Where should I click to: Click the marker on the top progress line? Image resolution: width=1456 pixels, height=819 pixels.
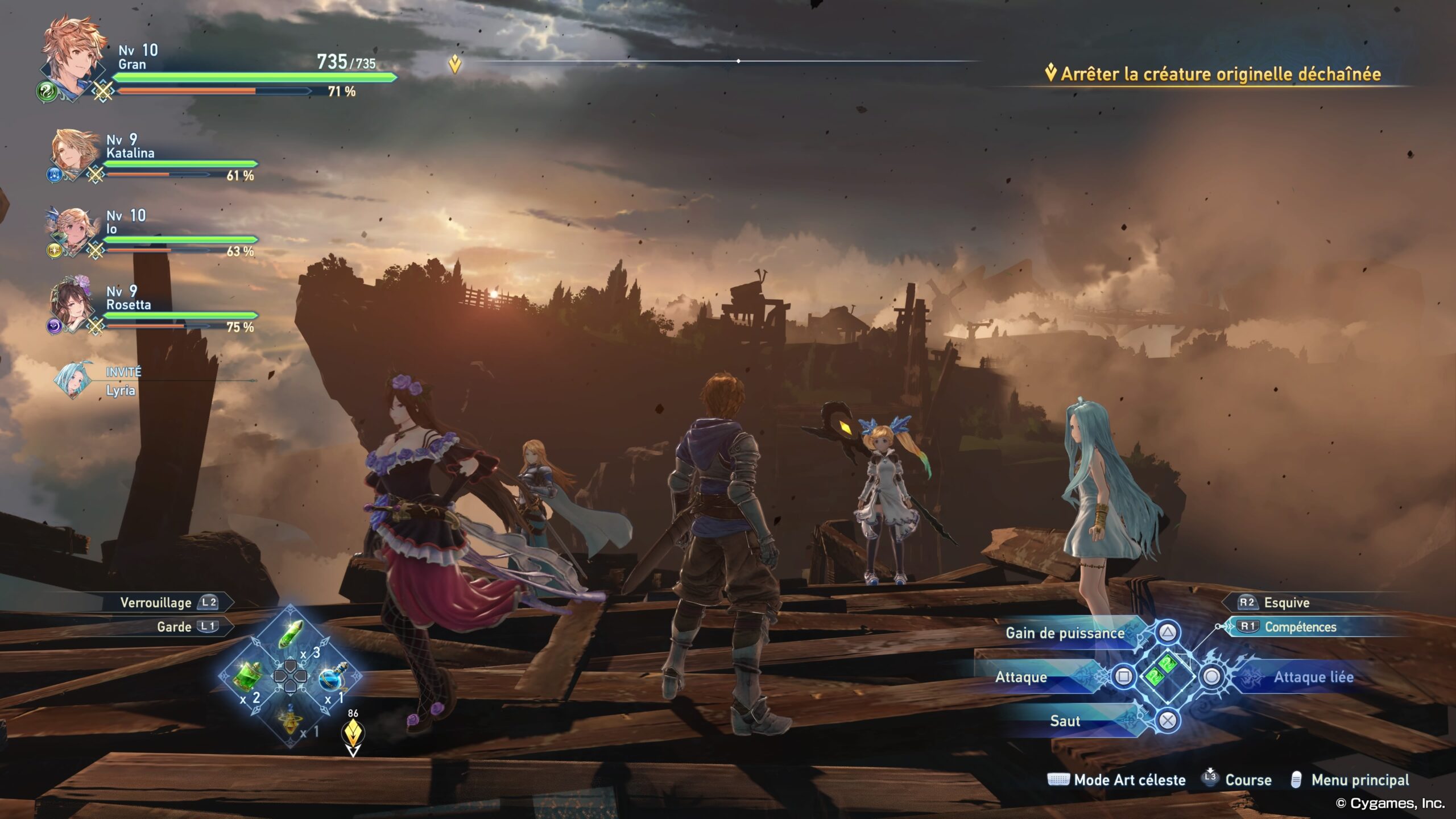click(x=738, y=60)
